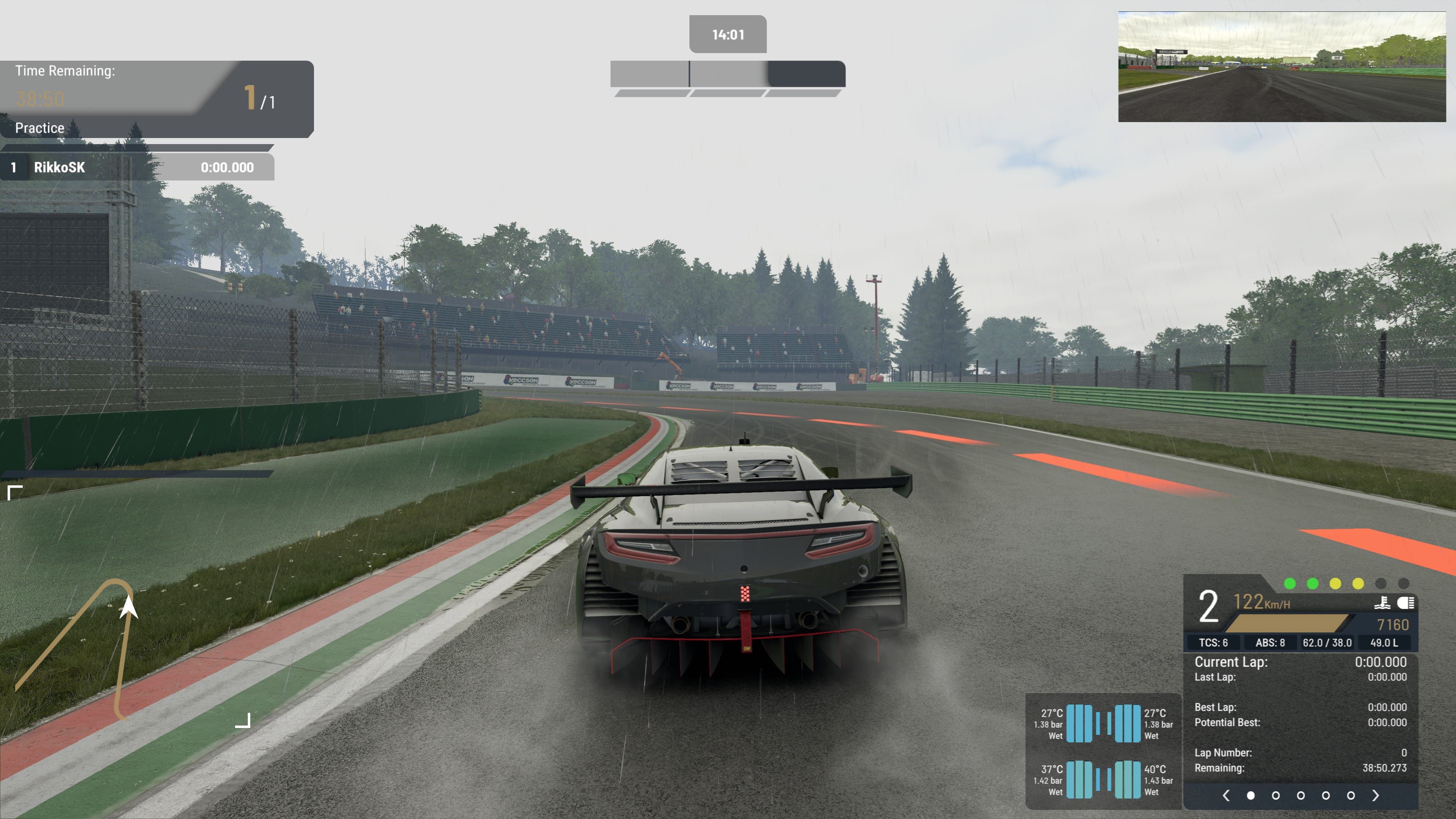Click the headlight indicator icon
Viewport: 1456px width, 819px height.
pos(1406,603)
